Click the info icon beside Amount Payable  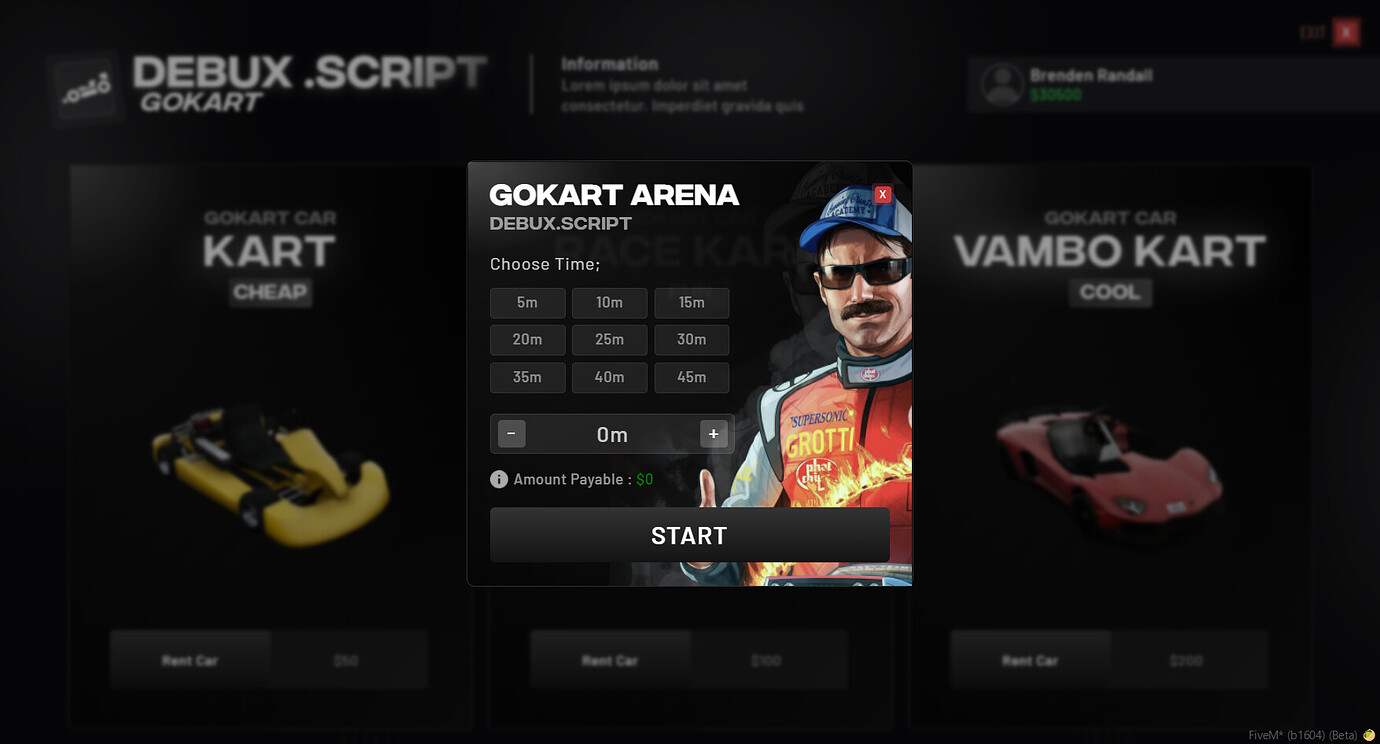pyautogui.click(x=498, y=479)
